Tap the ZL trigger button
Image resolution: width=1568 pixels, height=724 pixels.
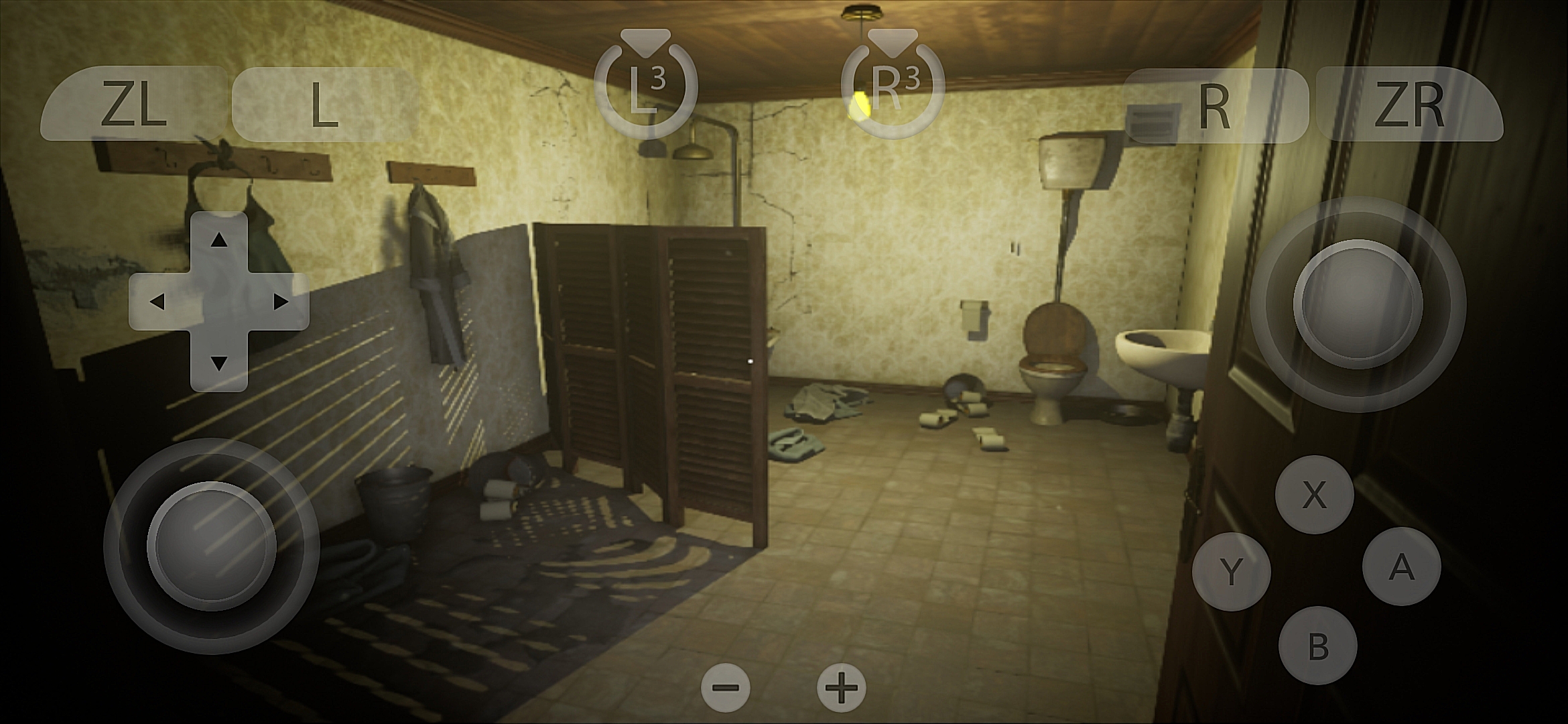(x=133, y=105)
